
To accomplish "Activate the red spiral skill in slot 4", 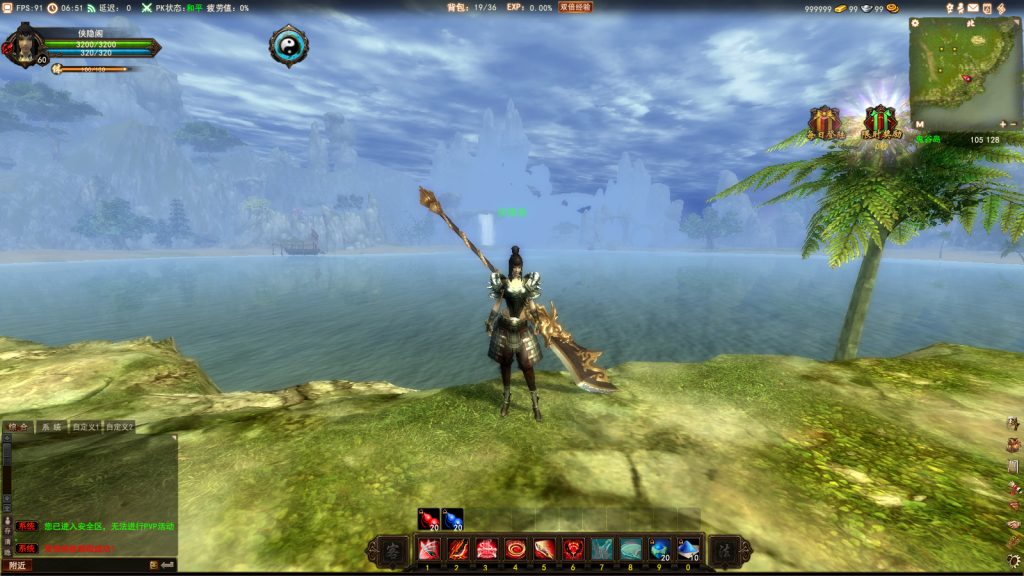I will pos(515,549).
